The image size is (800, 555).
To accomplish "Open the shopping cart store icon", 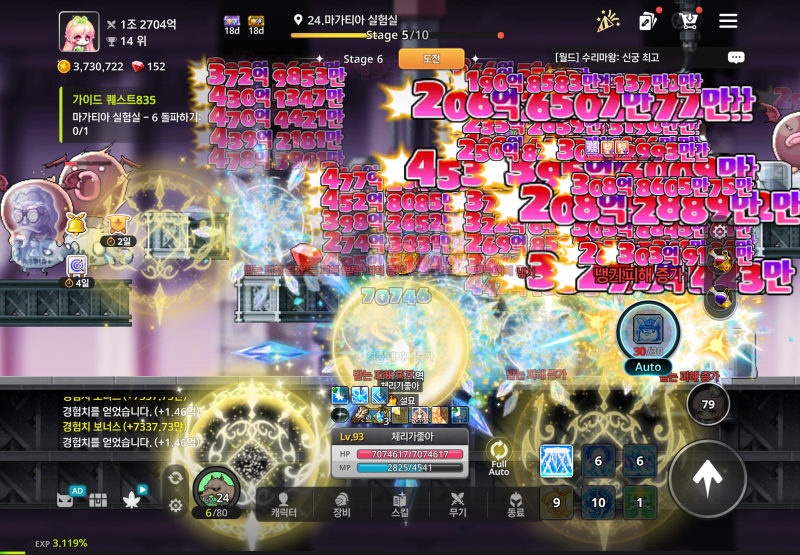I will 688,21.
